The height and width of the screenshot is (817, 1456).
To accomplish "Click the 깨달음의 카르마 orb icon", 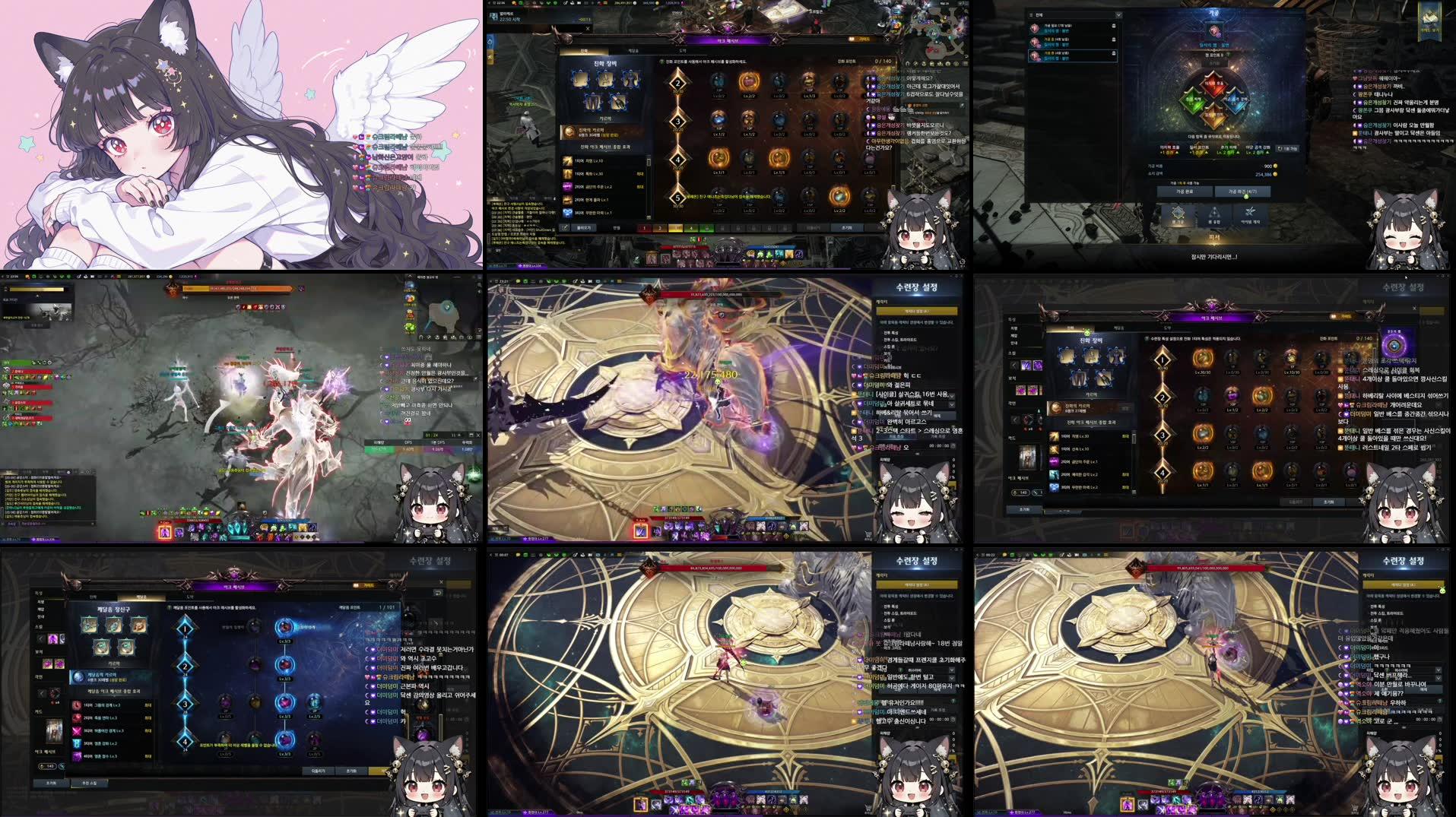I will (x=79, y=677).
